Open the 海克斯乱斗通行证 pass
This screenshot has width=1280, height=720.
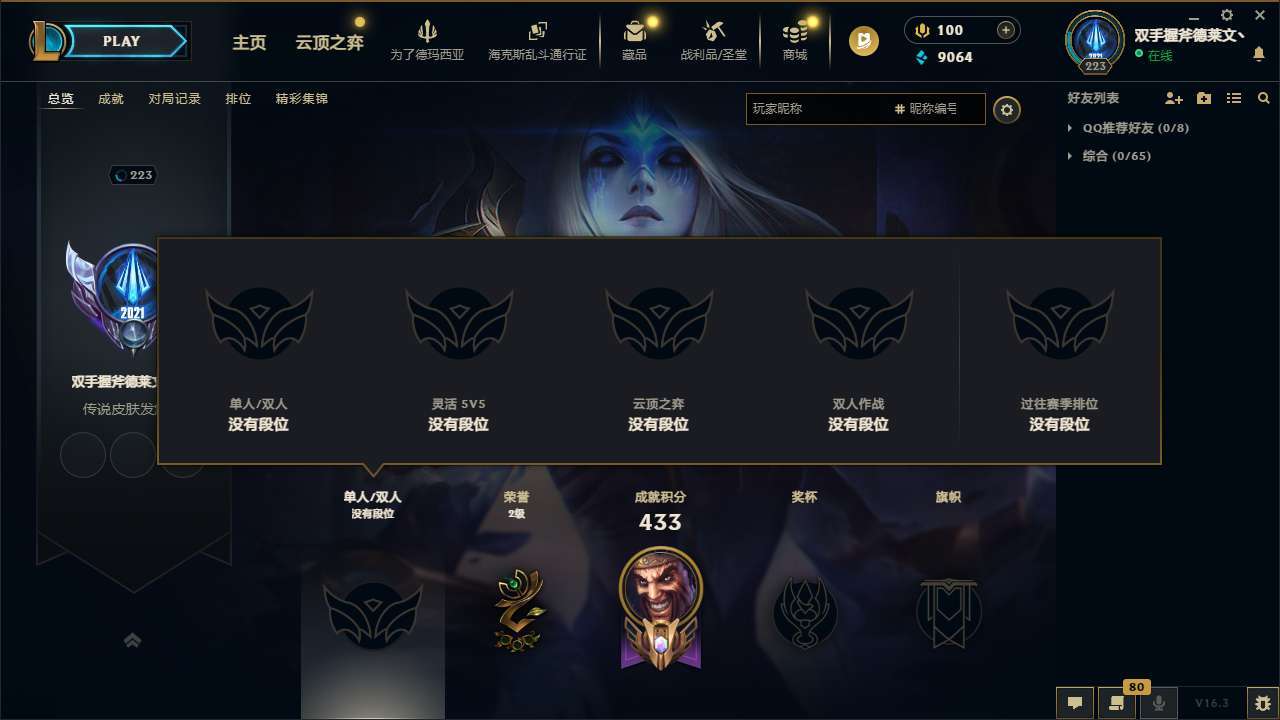pyautogui.click(x=537, y=40)
